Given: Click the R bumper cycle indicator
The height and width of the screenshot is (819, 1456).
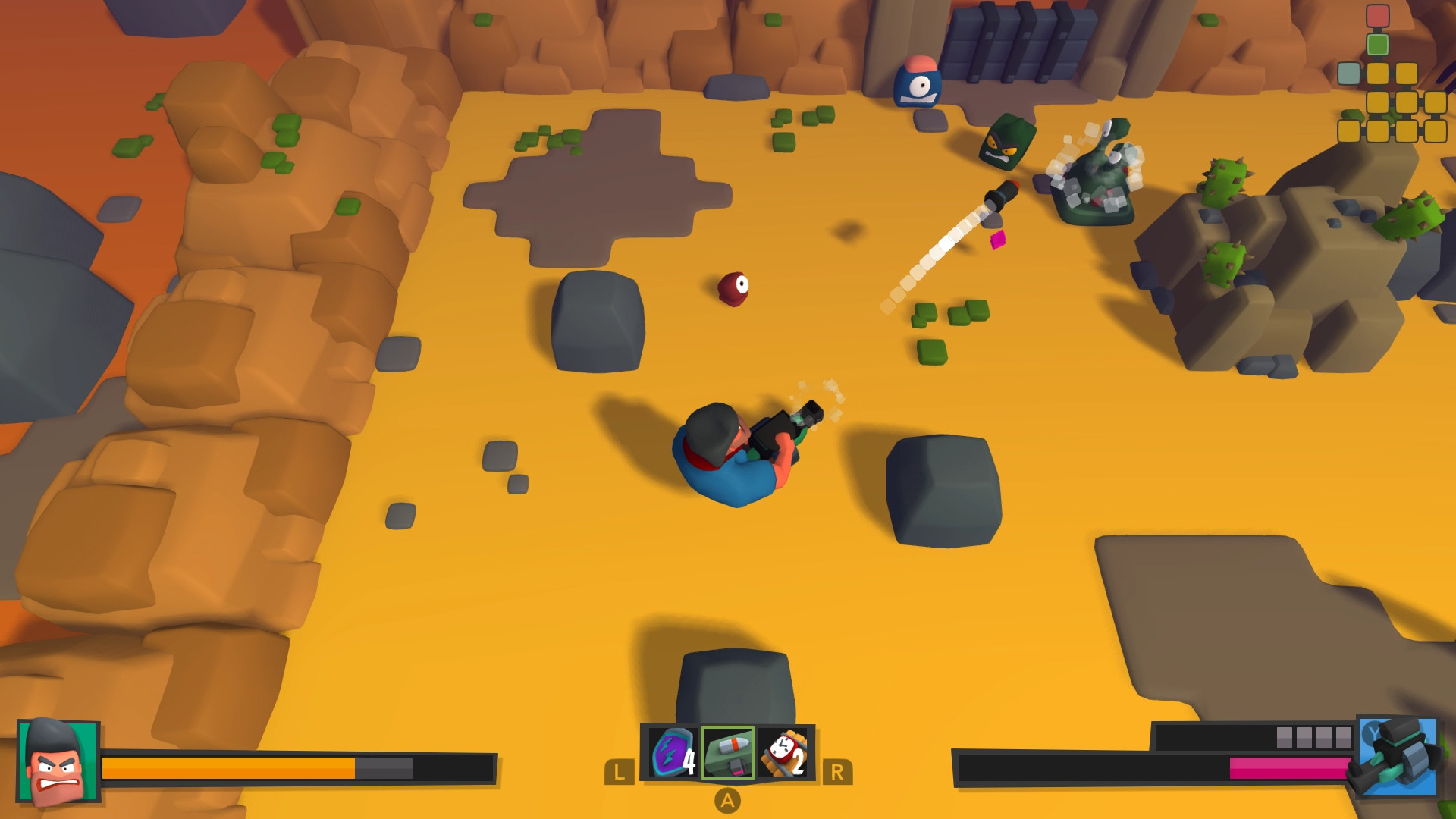Looking at the screenshot, I should click(x=838, y=772).
